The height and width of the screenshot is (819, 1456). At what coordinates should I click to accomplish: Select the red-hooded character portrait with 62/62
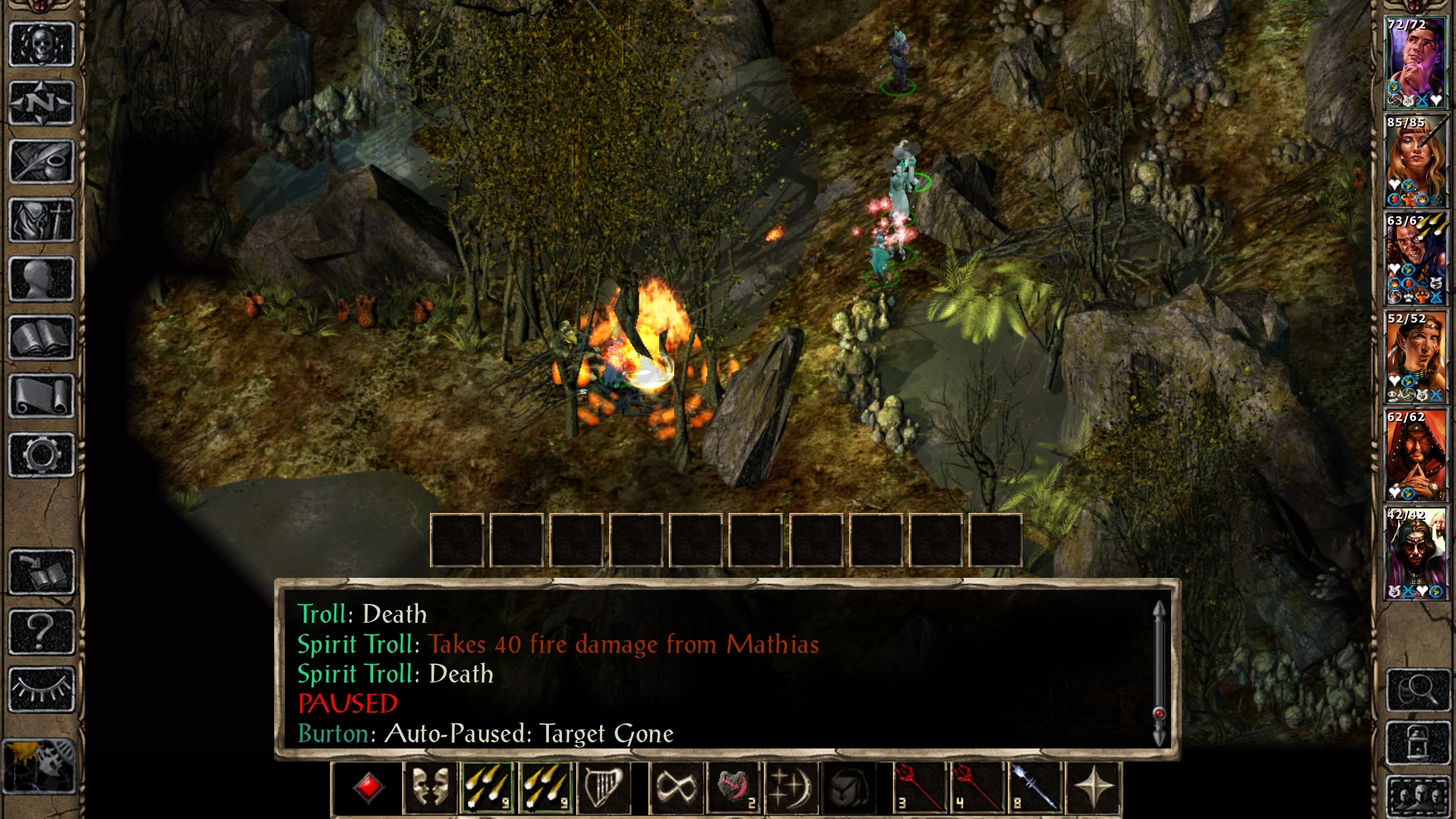(x=1415, y=455)
